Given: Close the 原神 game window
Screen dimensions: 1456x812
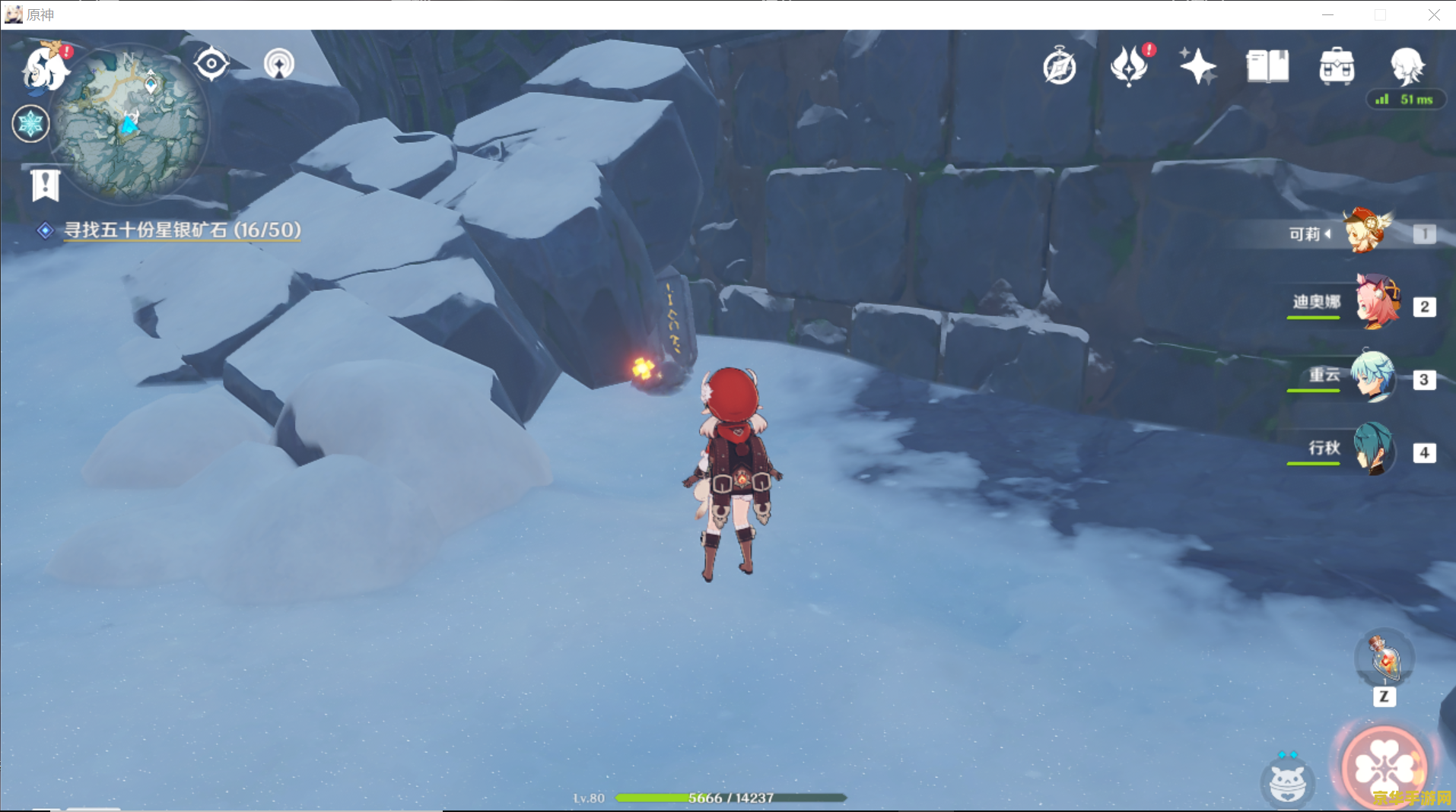Looking at the screenshot, I should pyautogui.click(x=1433, y=15).
